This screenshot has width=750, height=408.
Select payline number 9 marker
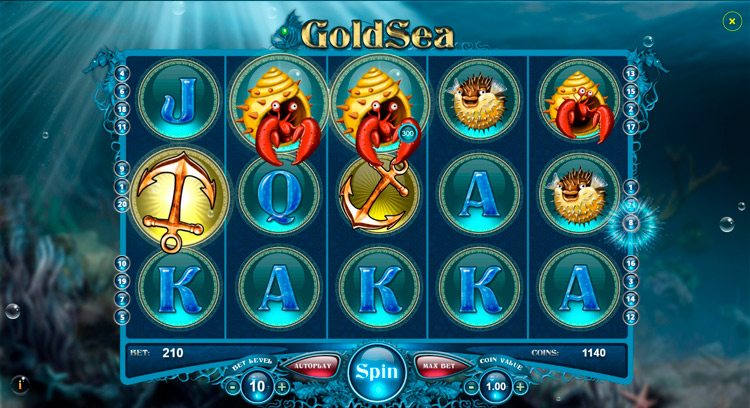[122, 168]
